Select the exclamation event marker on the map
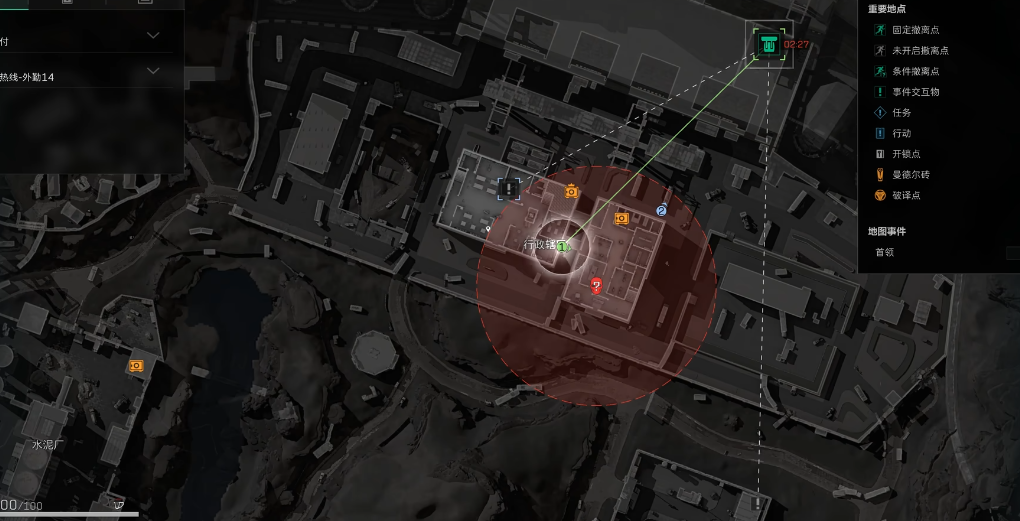Screen dimensions: 1020x521 (509, 188)
